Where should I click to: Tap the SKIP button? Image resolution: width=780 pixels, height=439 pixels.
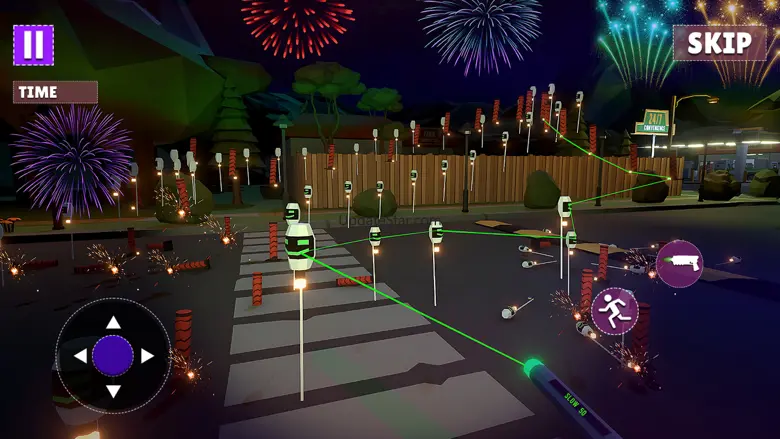tap(720, 43)
